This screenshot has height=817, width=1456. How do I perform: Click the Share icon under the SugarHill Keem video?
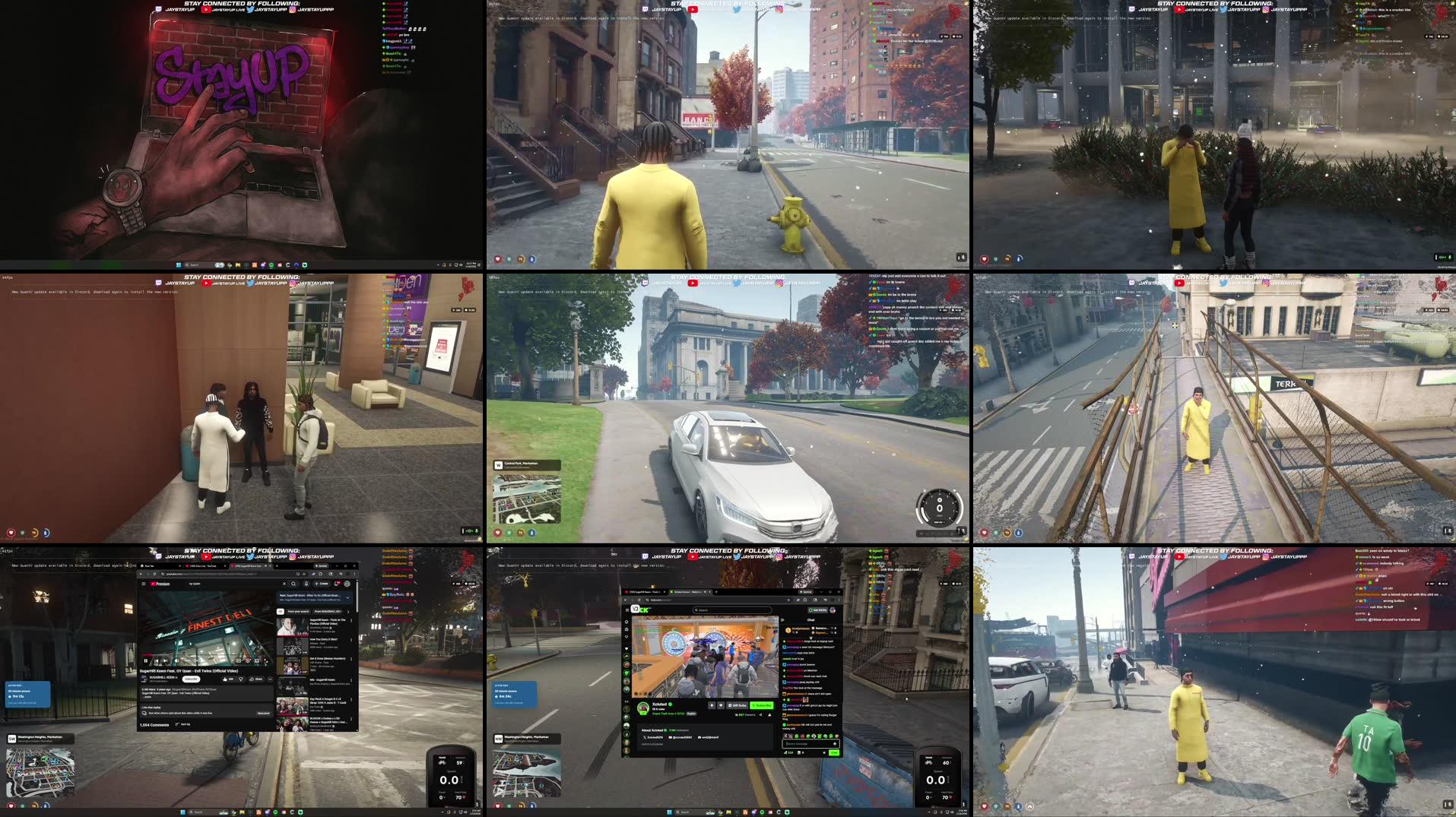pyautogui.click(x=256, y=679)
